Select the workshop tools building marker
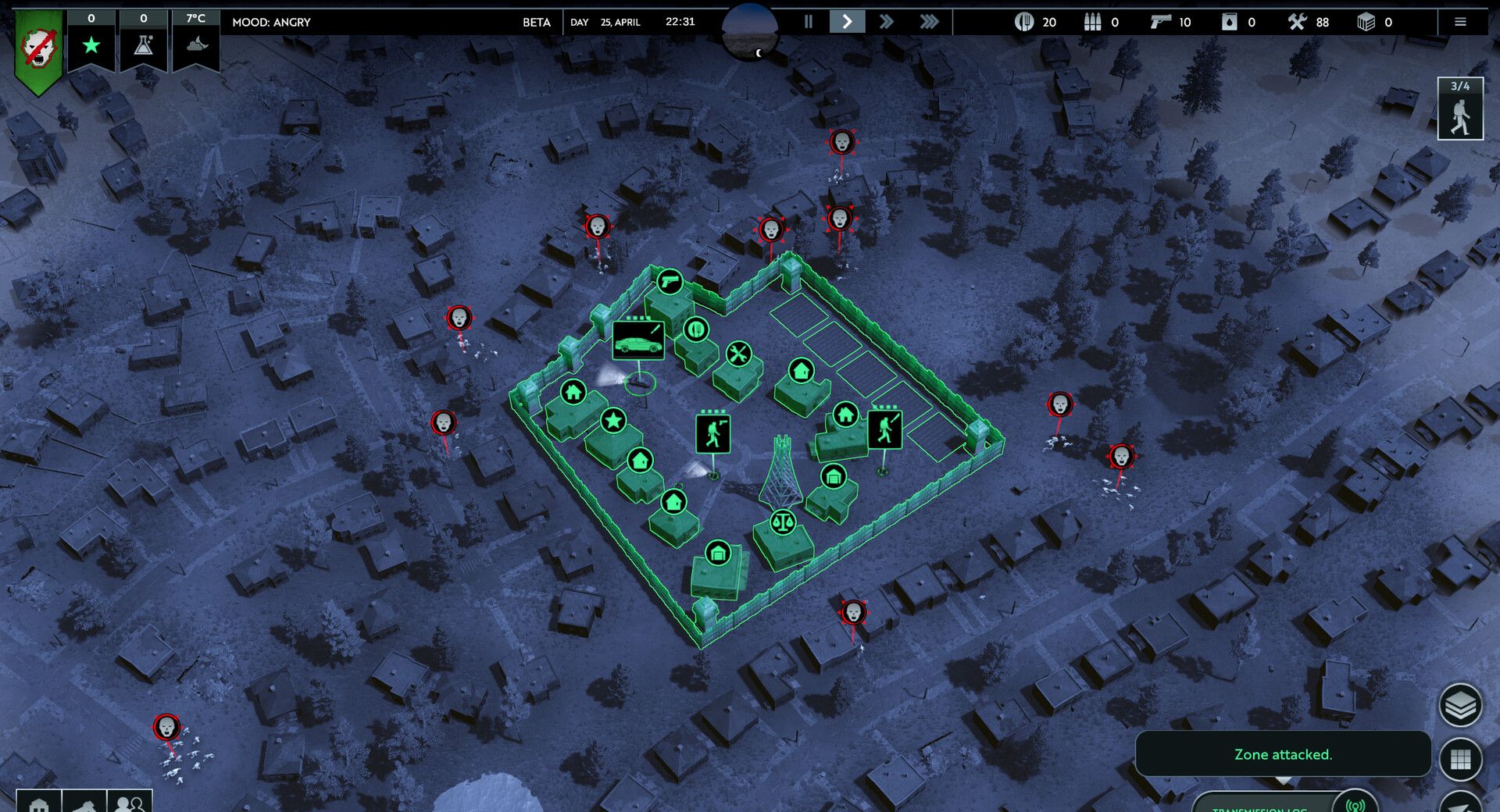Viewport: 1500px width, 812px height. (738, 354)
